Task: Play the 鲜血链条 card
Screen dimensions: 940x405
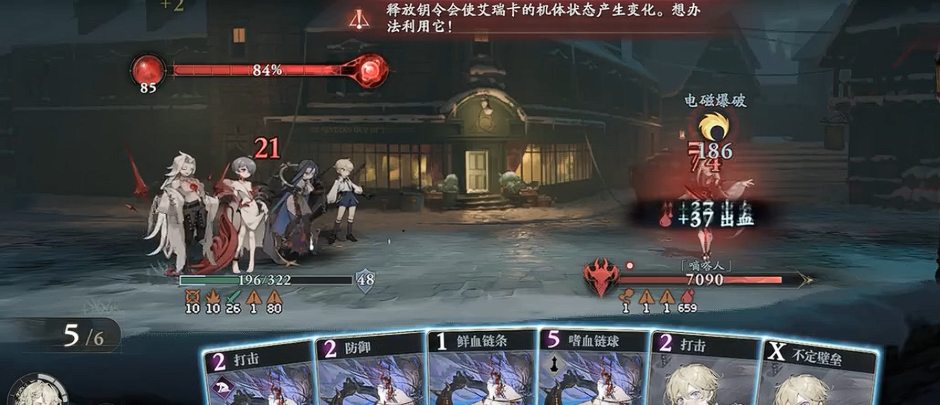Action: [482, 368]
